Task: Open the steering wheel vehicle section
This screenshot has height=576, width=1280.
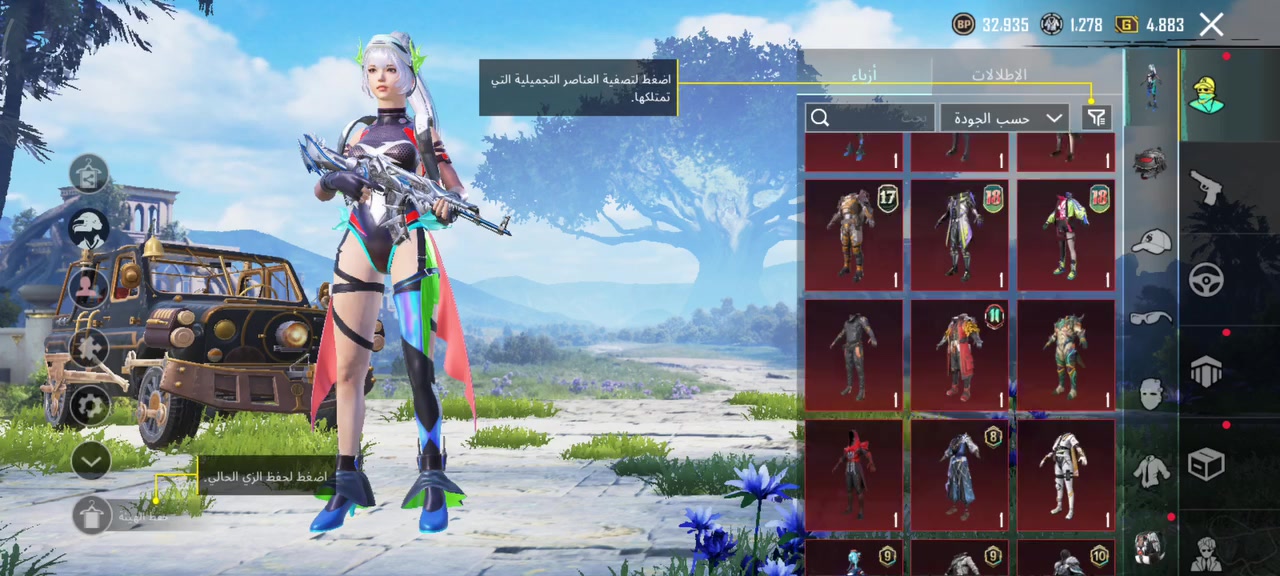Action: pos(1206,280)
